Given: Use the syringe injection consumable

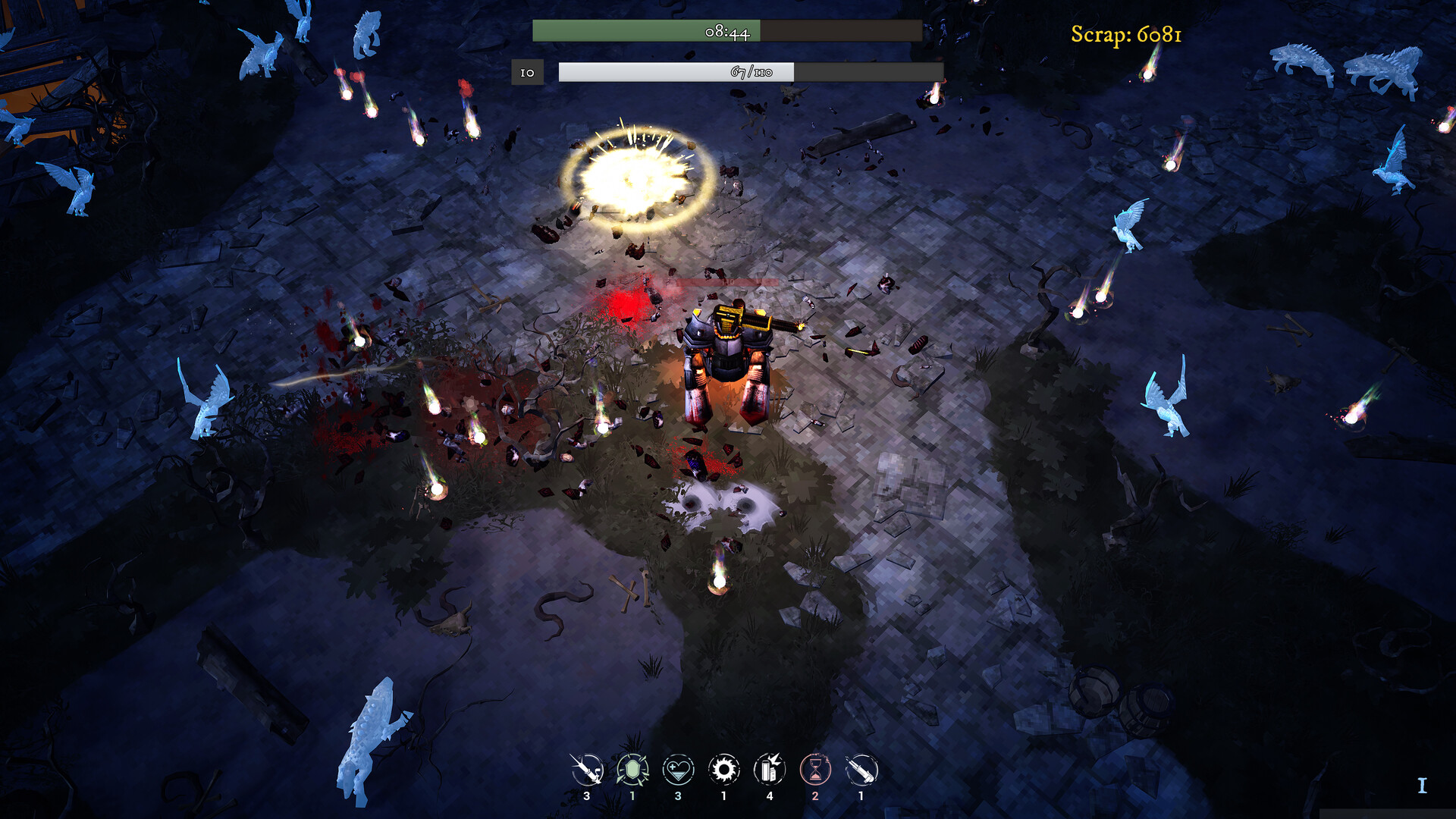Looking at the screenshot, I should [588, 767].
